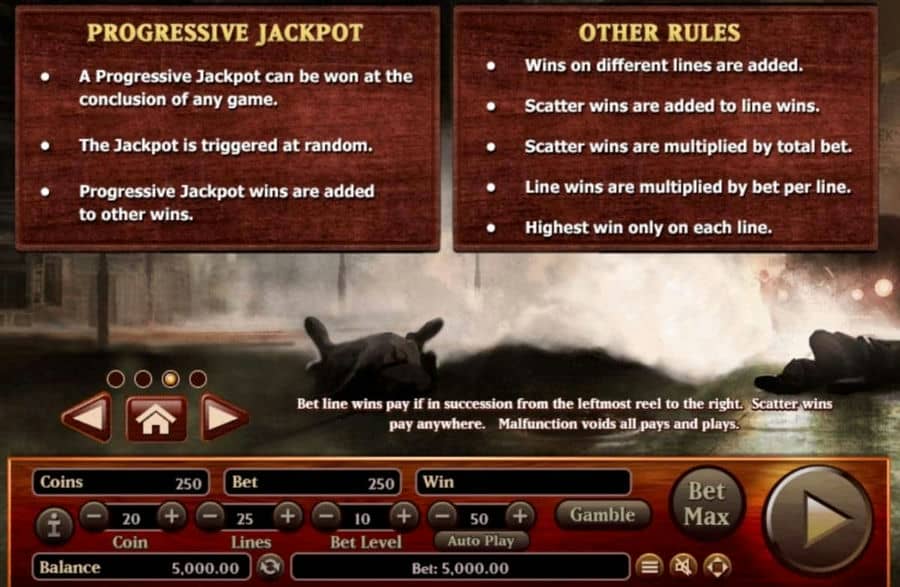Refresh the balance
This screenshot has height=587, width=900.
pyautogui.click(x=269, y=567)
